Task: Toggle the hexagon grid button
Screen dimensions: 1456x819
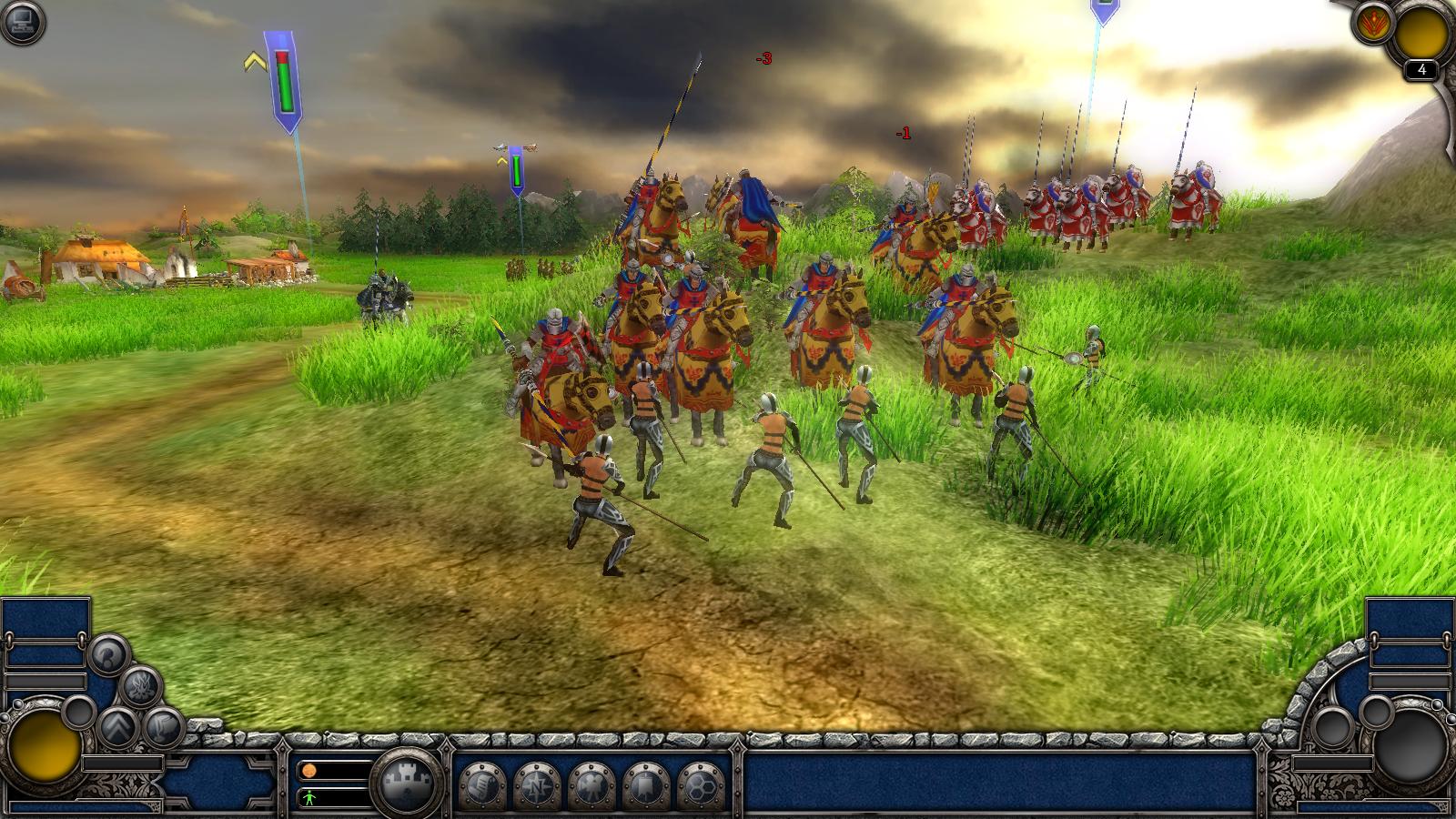Action: tap(700, 784)
